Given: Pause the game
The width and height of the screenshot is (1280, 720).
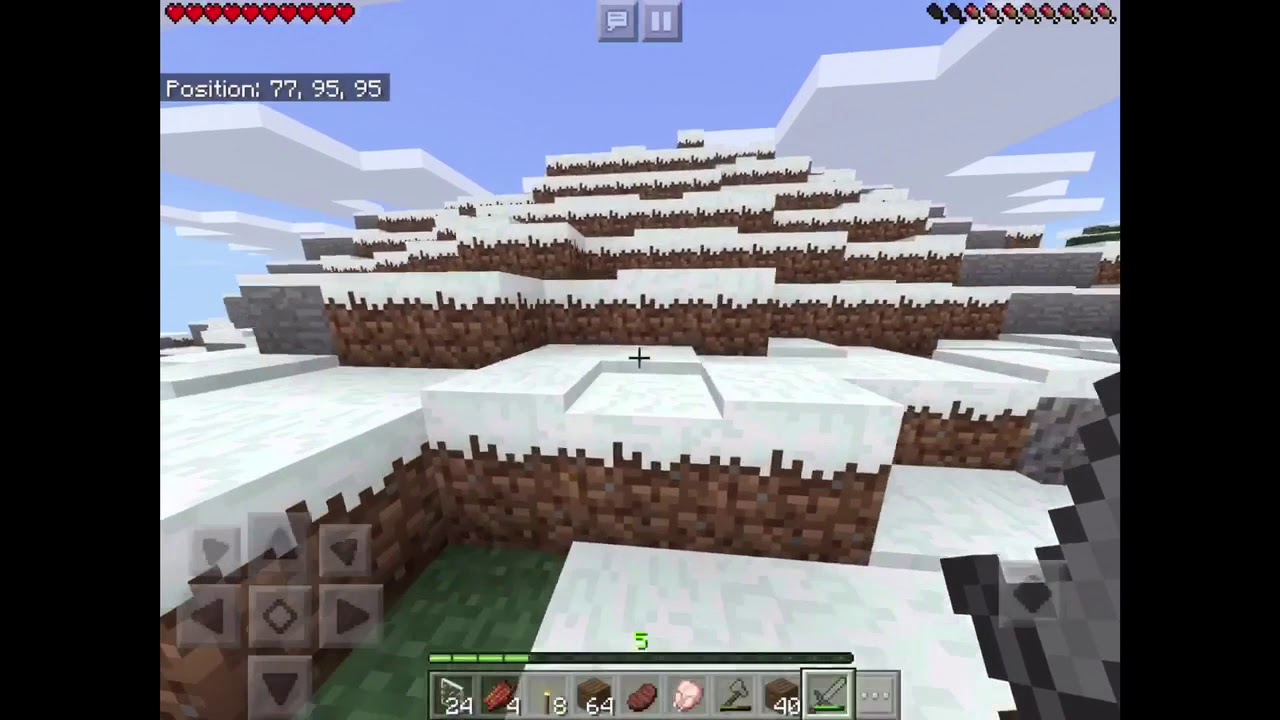Looking at the screenshot, I should coord(660,21).
